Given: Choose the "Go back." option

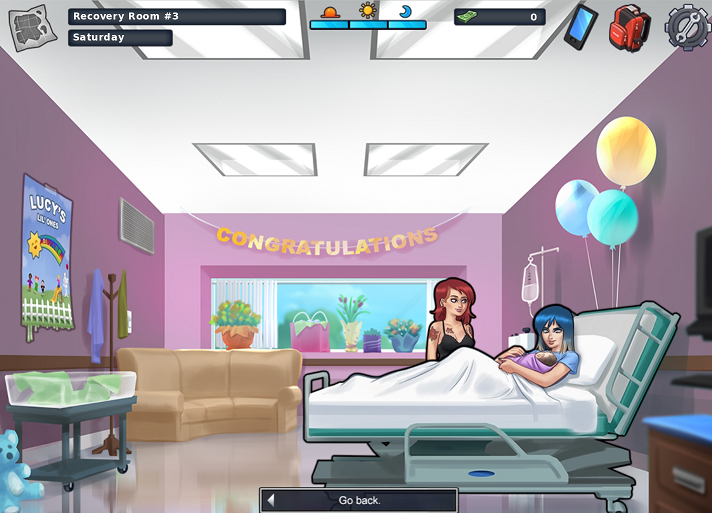Looking at the screenshot, I should tap(359, 500).
